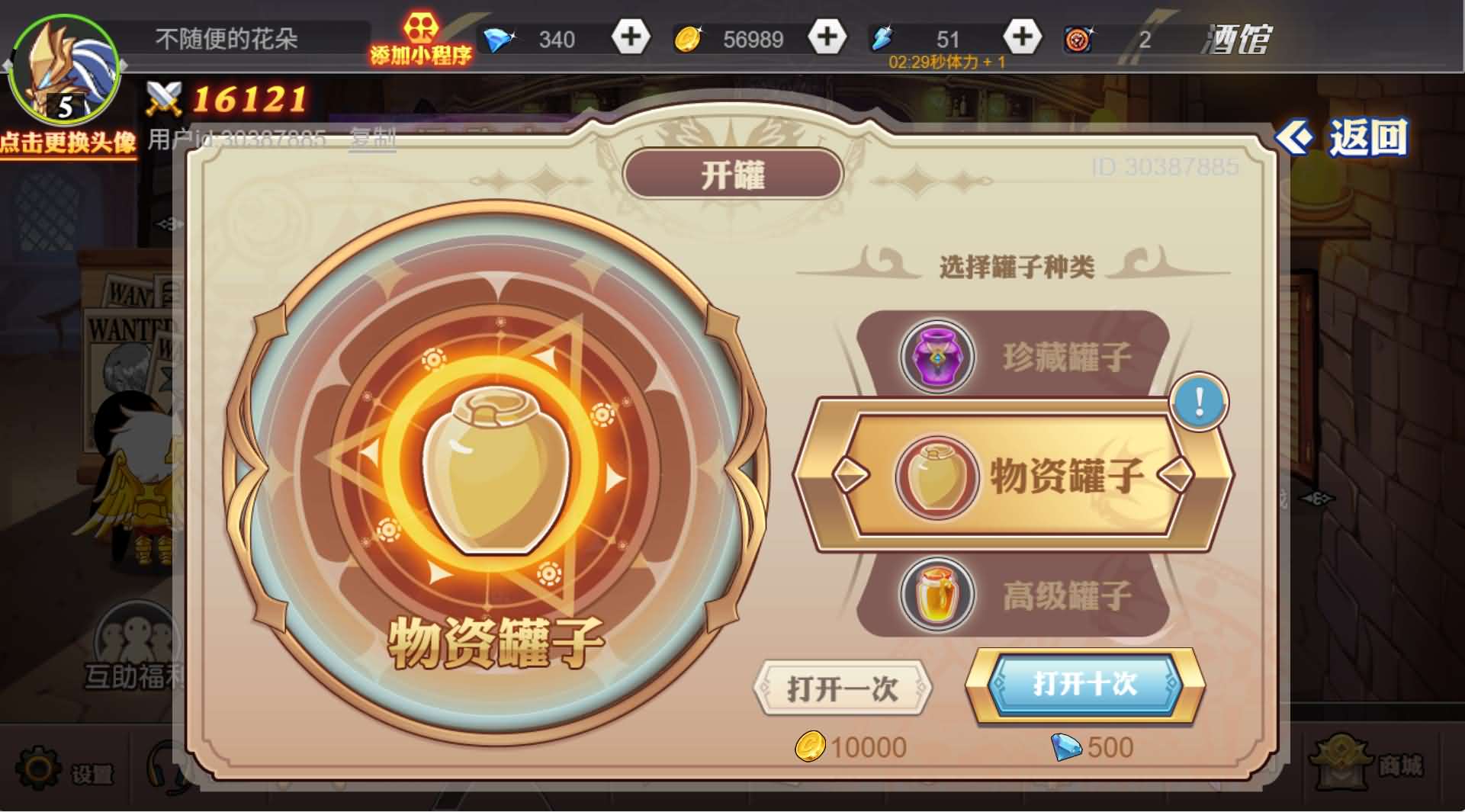Open the diamond purchase with the plus icon
Screen dimensions: 1465x812
[629, 37]
